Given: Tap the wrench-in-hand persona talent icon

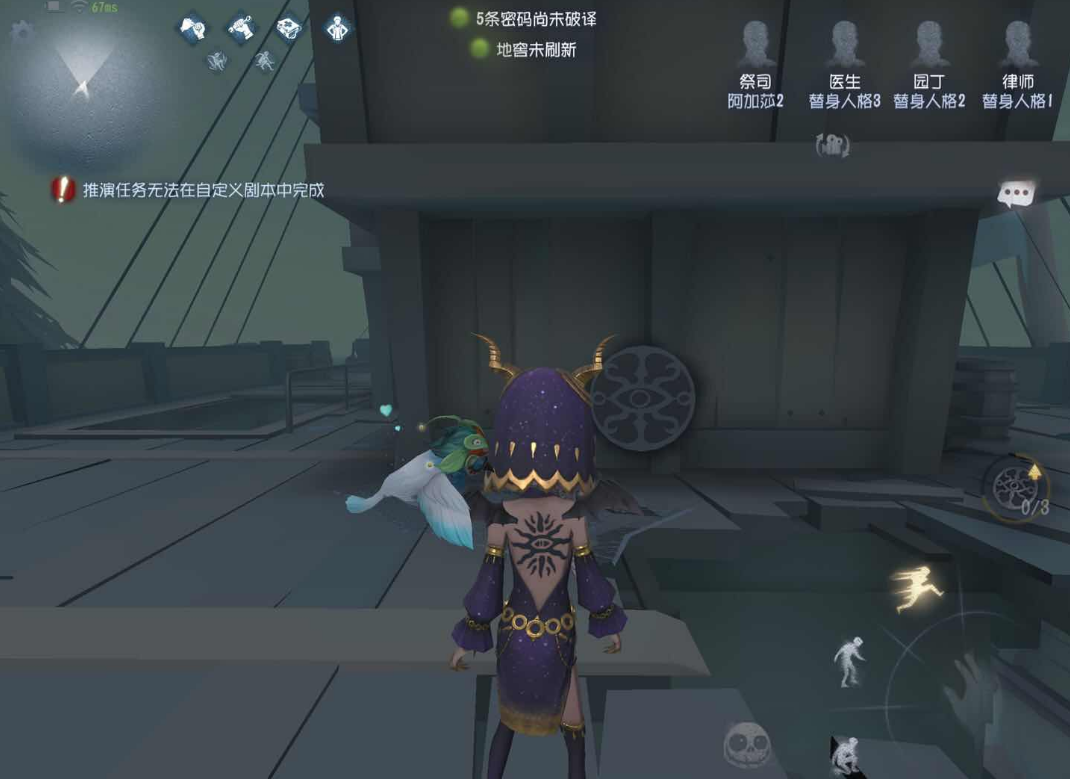Looking at the screenshot, I should point(241,28).
